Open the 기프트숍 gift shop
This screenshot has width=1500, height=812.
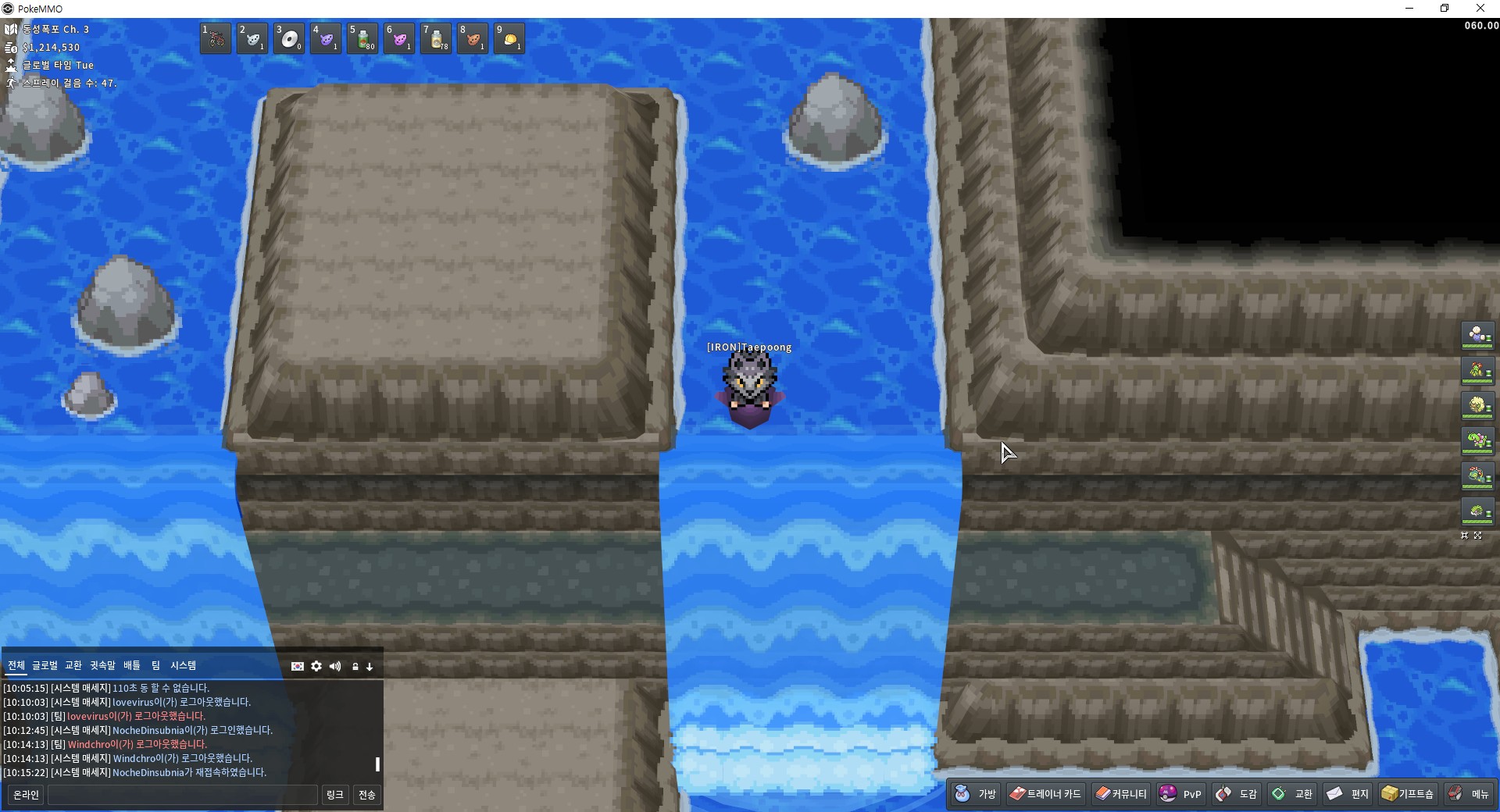[1408, 794]
